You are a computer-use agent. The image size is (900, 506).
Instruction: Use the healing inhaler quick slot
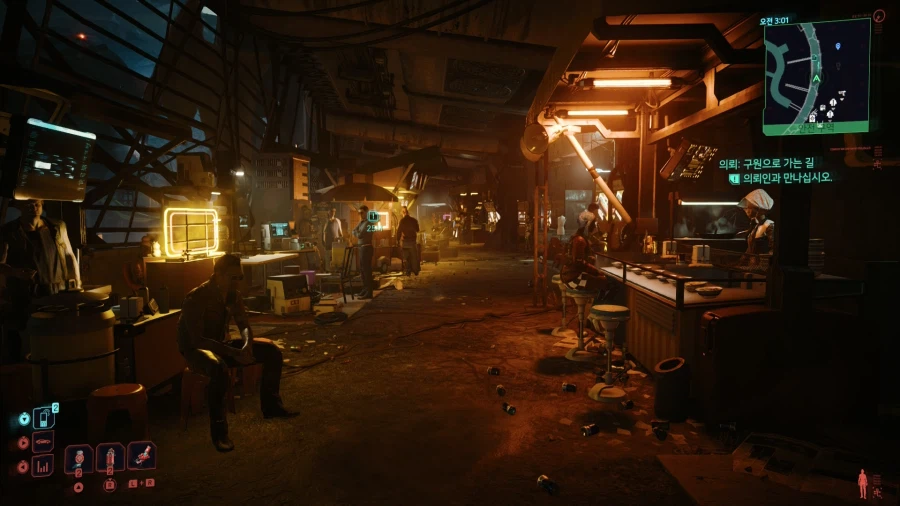pos(79,459)
